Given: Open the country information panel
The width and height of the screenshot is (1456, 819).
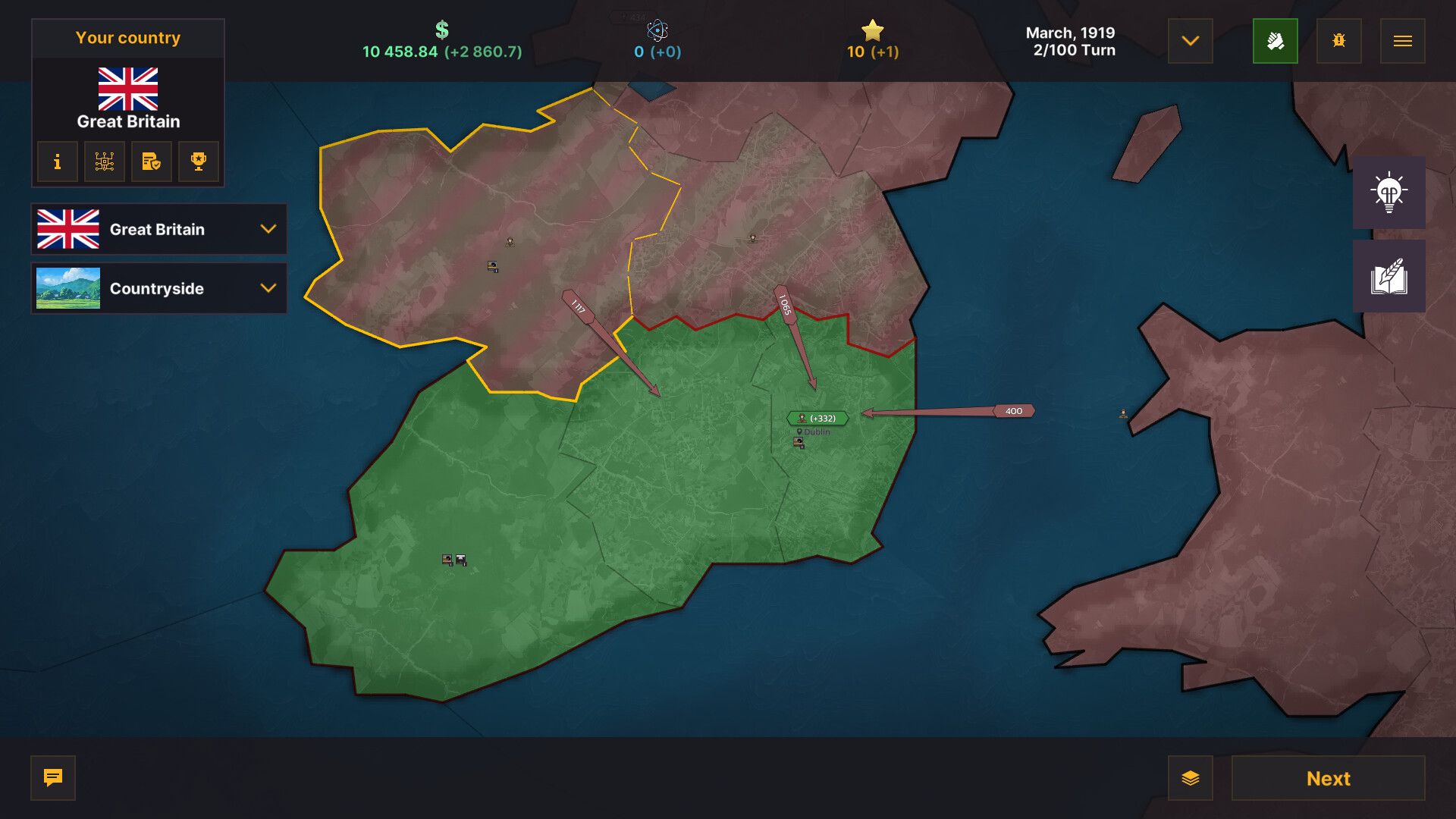Looking at the screenshot, I should click(x=57, y=162).
